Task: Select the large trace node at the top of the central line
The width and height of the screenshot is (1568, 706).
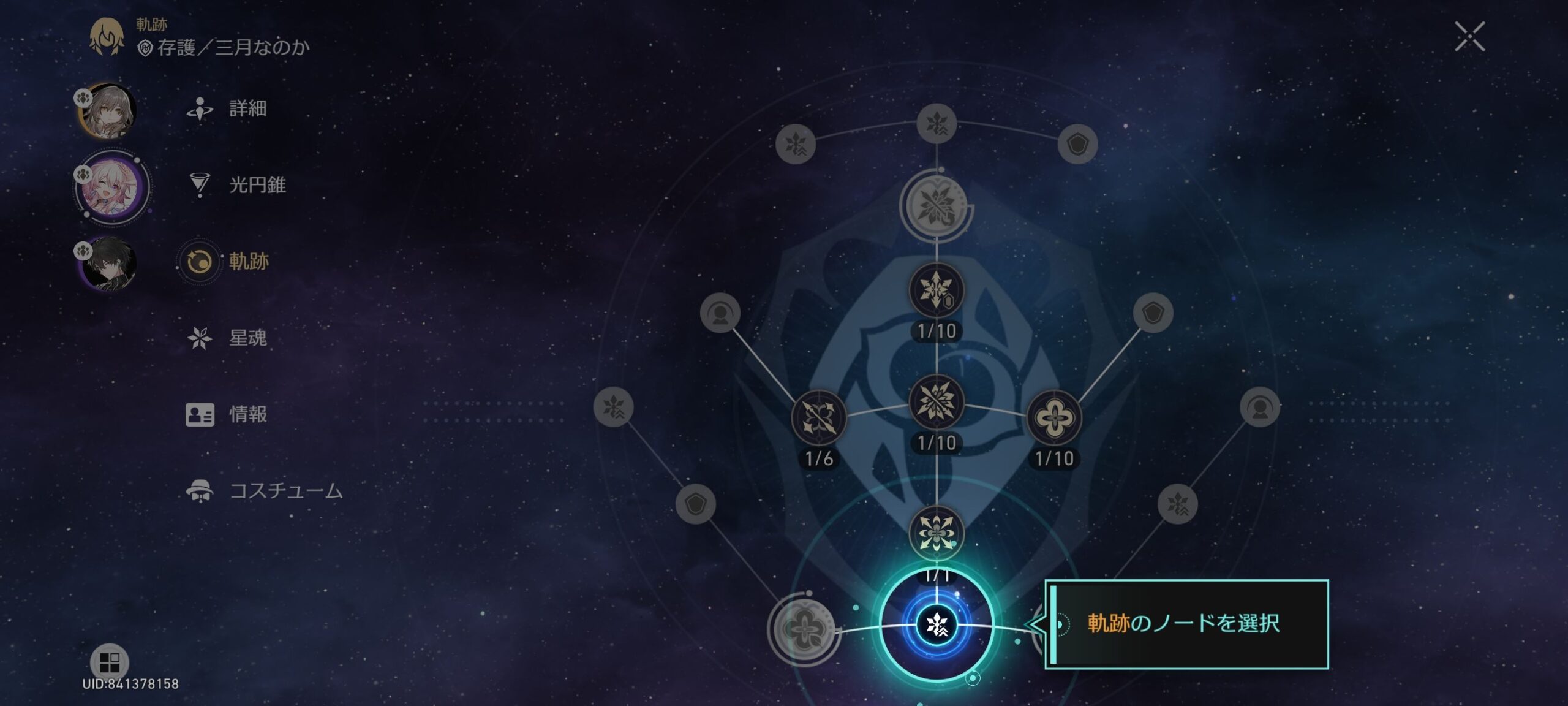Action: 936,207
